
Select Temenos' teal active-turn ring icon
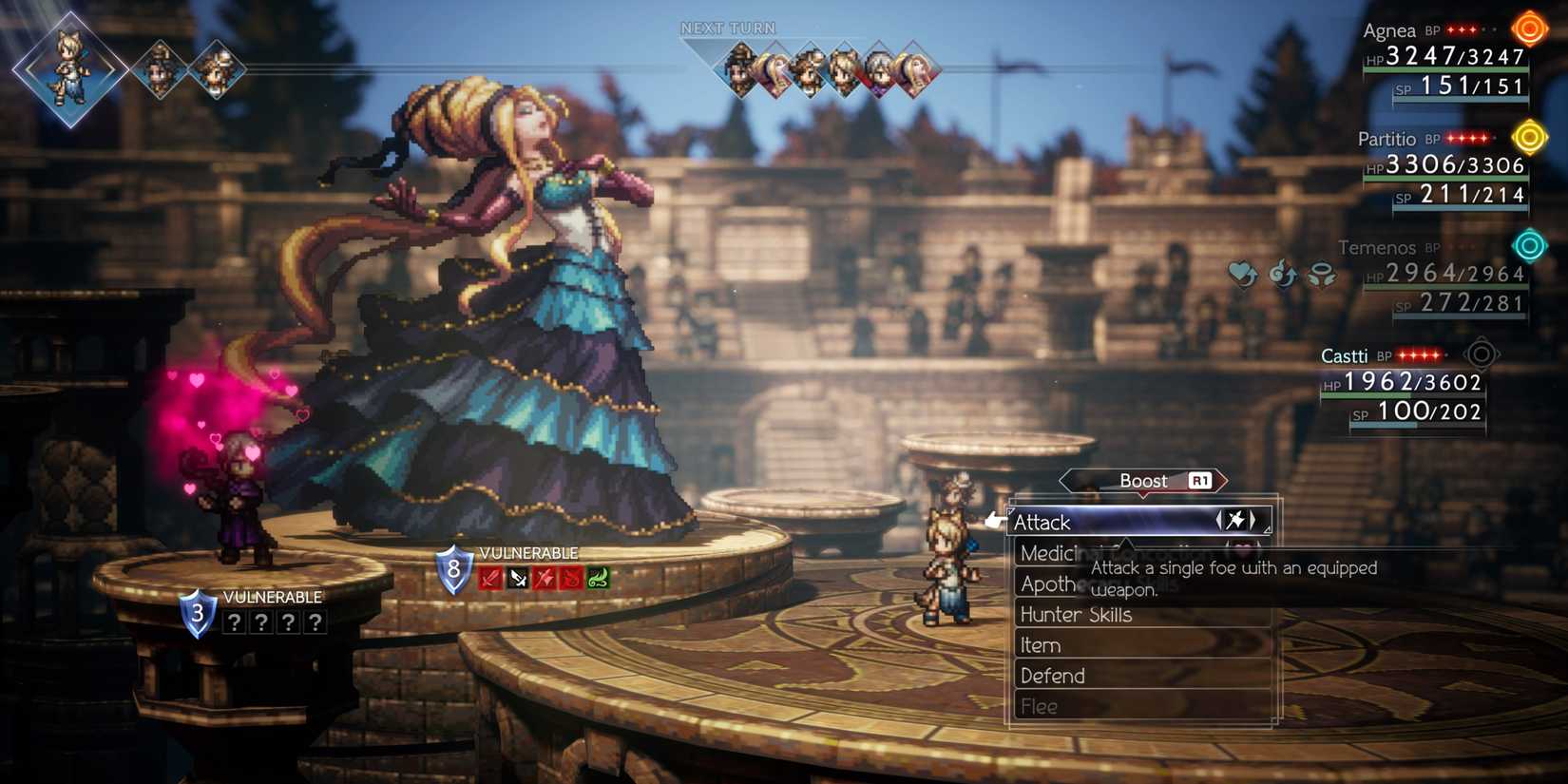(1531, 245)
